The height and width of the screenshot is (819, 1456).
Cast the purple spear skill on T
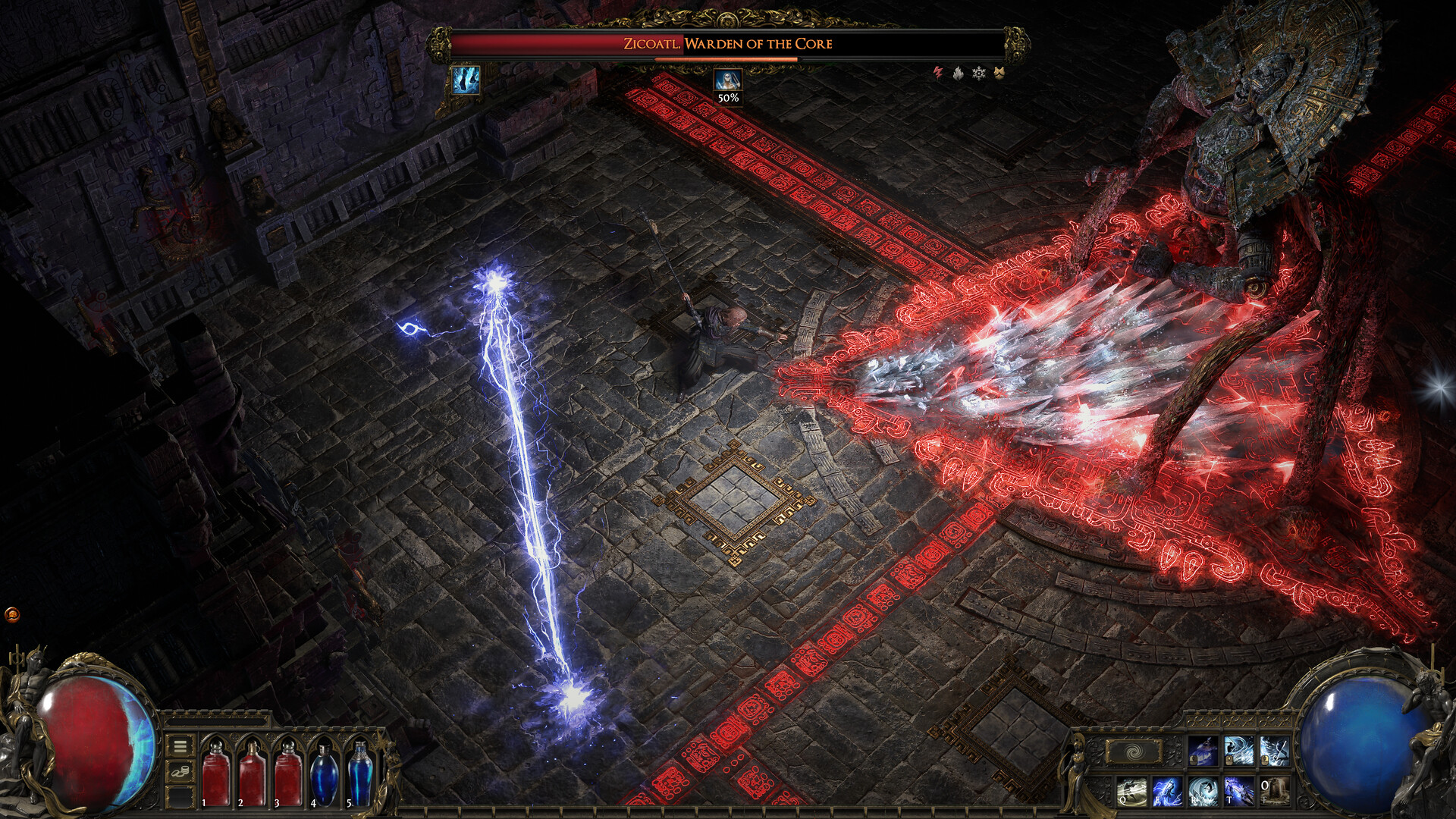[1238, 791]
